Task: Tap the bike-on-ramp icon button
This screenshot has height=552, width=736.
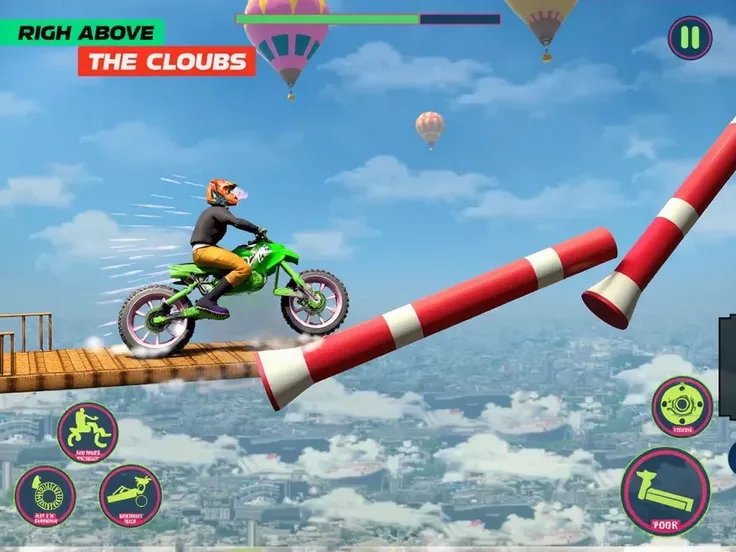Action: (x=130, y=494)
